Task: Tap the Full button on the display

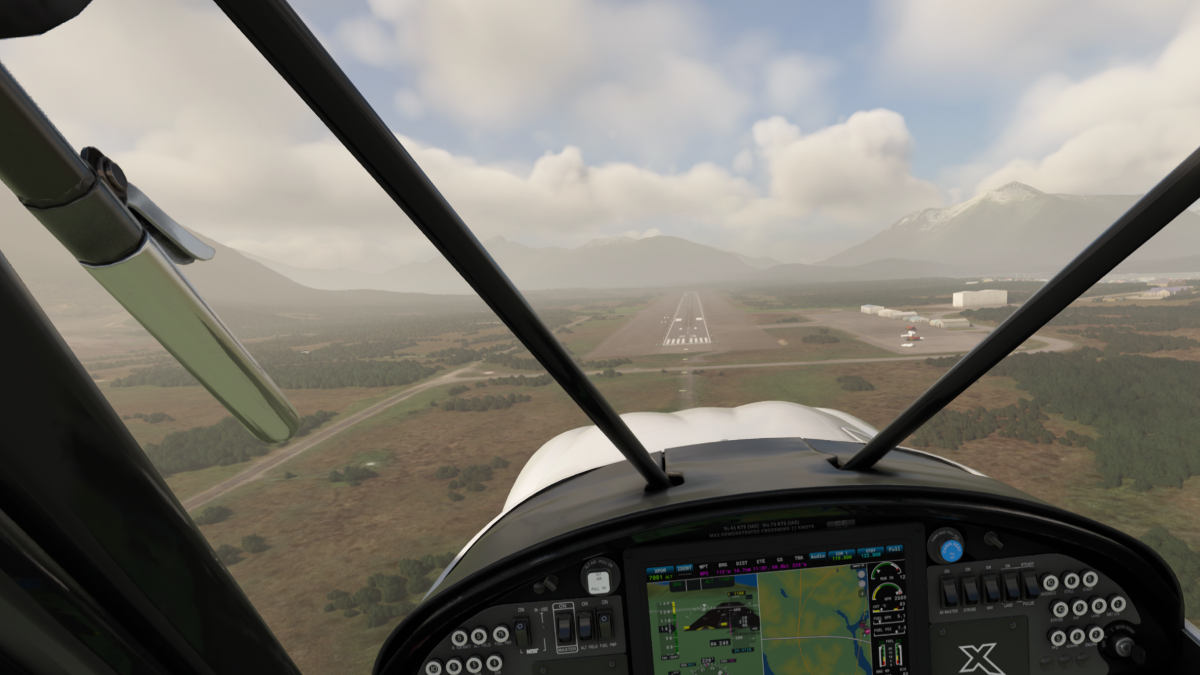Action: tap(893, 549)
